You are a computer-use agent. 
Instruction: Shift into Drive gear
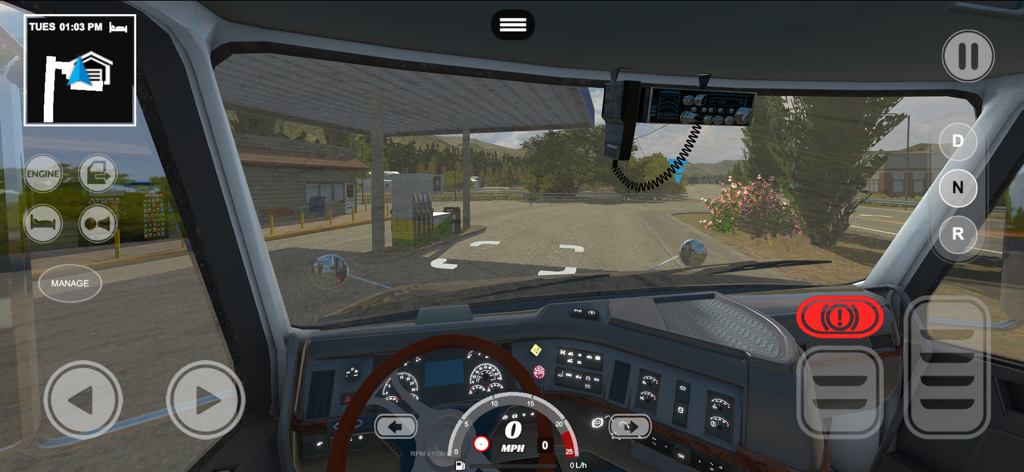(x=957, y=140)
